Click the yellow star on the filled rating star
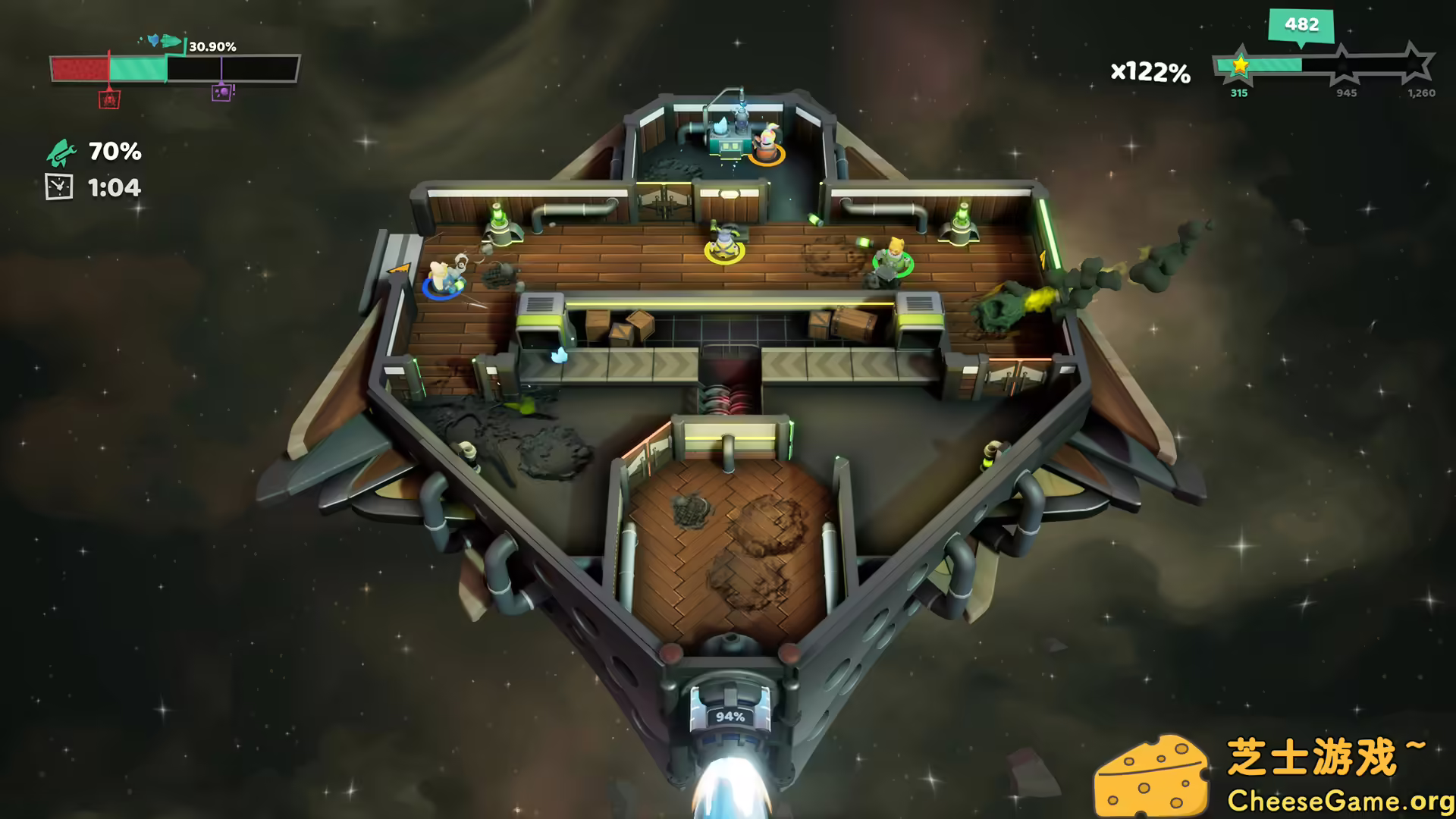Image resolution: width=1456 pixels, height=819 pixels. coord(1240,67)
